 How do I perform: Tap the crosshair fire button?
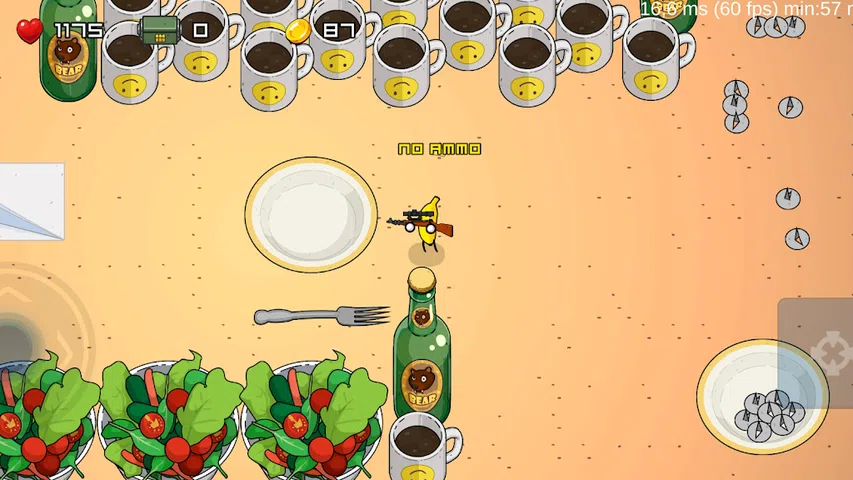coord(826,353)
